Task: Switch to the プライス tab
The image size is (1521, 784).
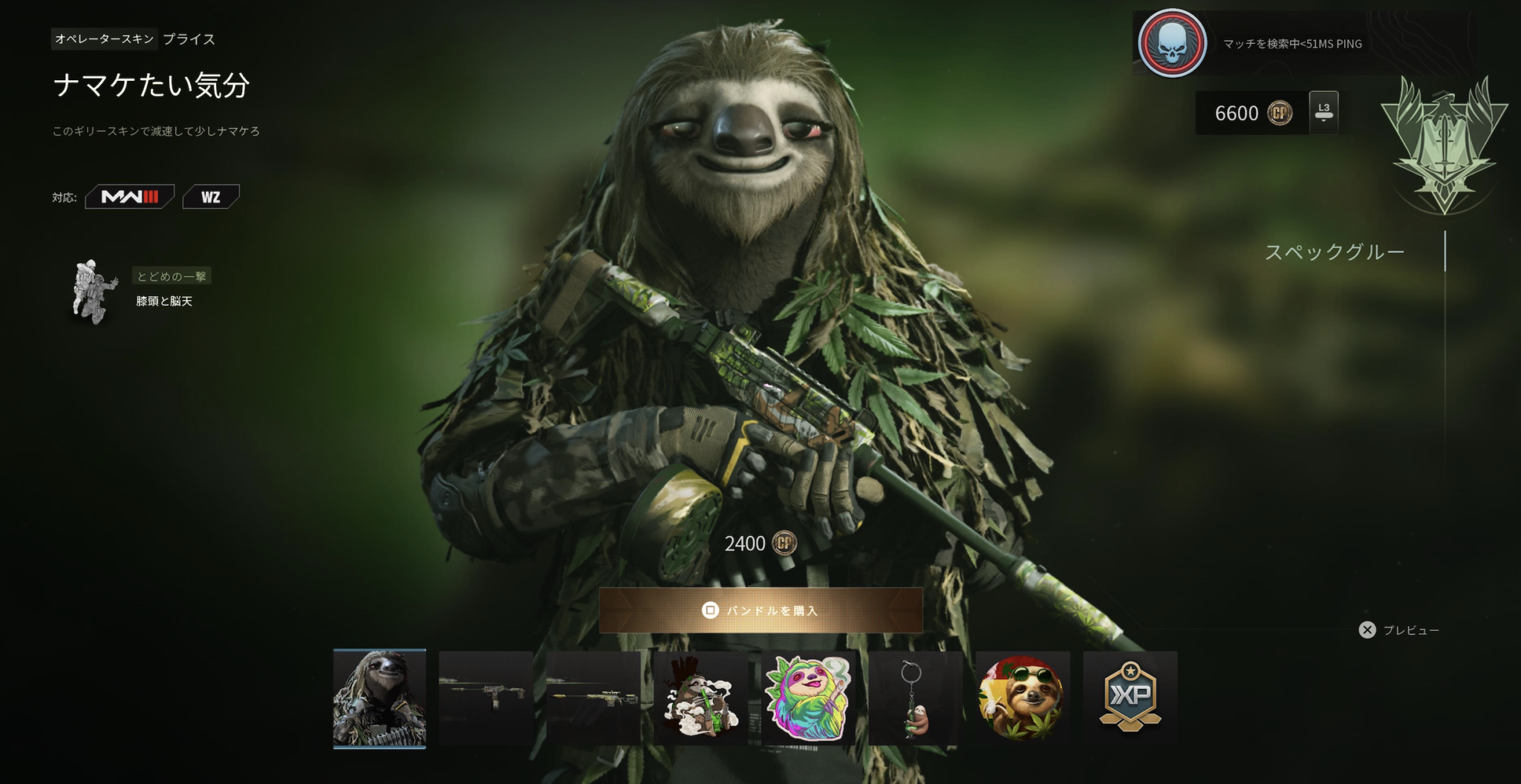Action: pos(188,39)
